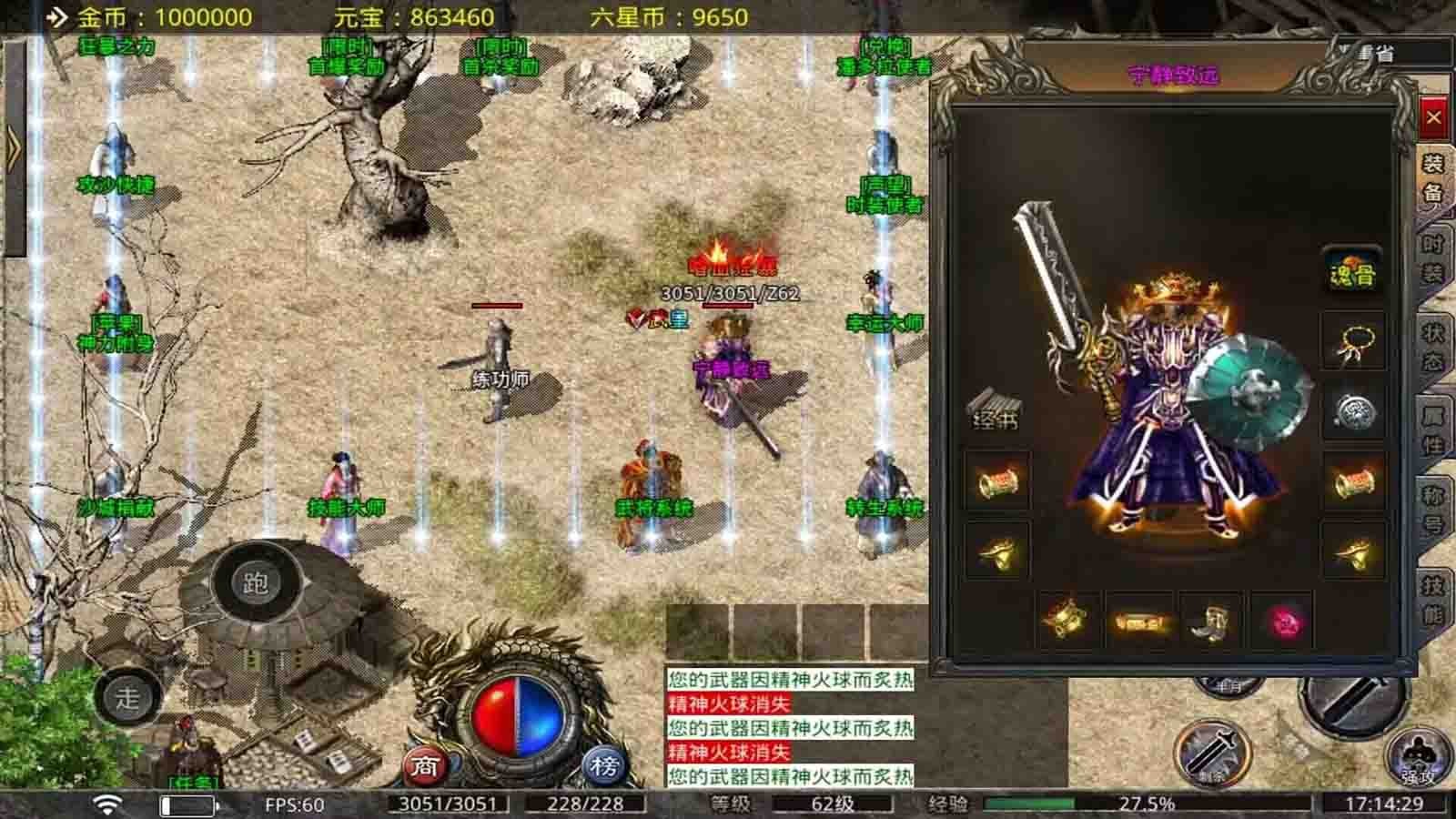Open the 状态 status tab

coord(1433,347)
